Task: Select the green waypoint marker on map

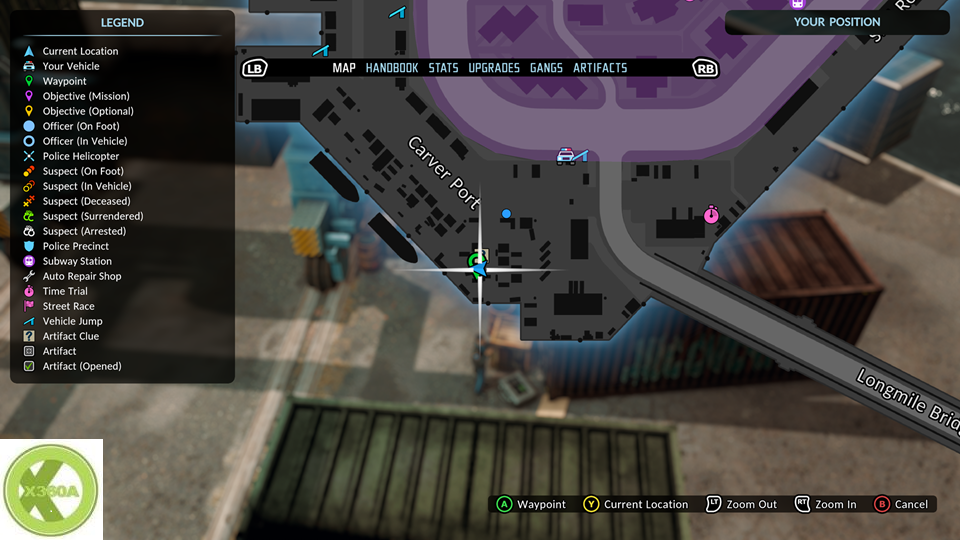Action: 474,262
